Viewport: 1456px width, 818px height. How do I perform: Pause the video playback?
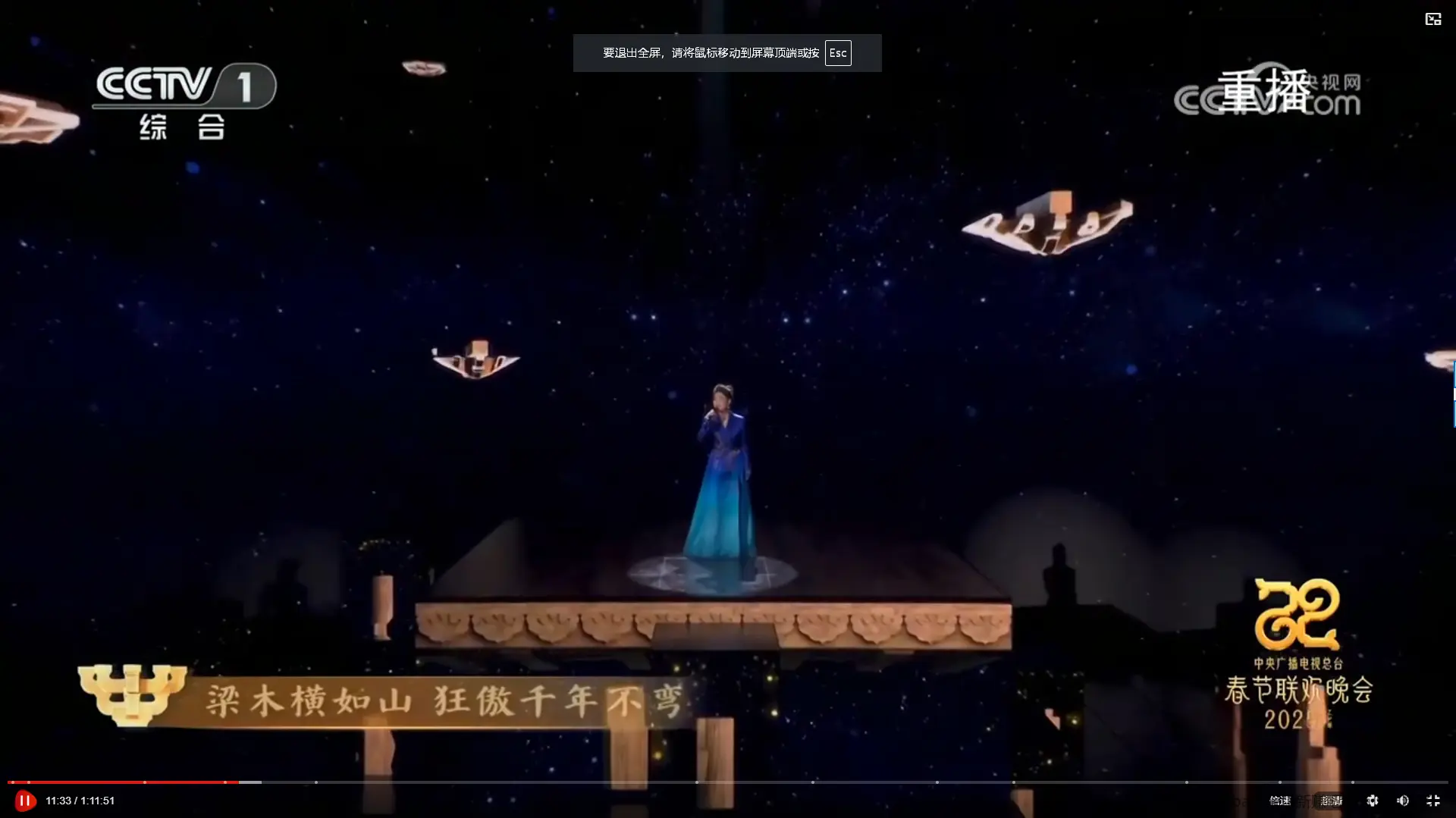24,801
